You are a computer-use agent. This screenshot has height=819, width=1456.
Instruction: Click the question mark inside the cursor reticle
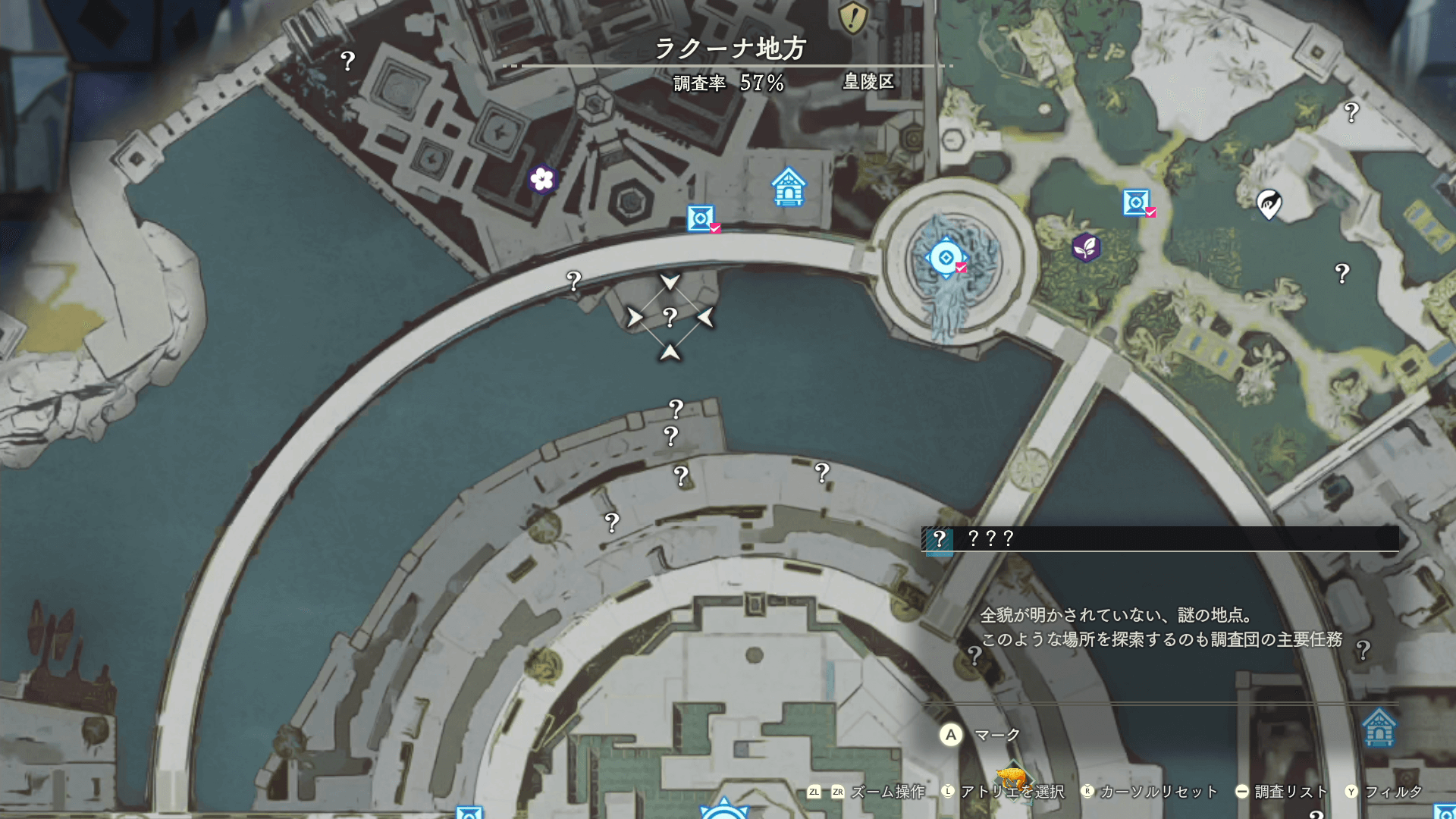pos(670,317)
